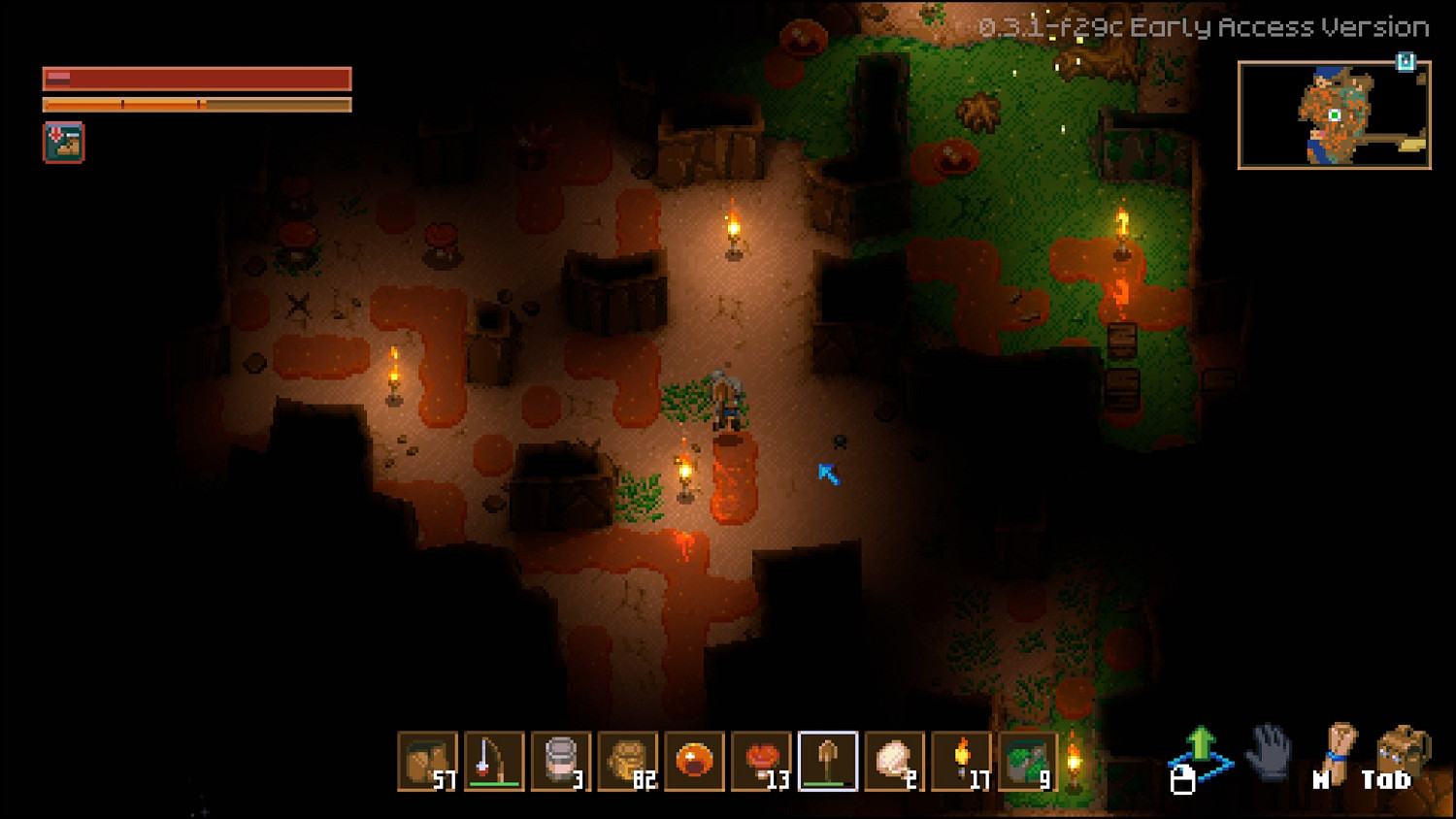Select the highlighted shovel hotbar slot
The image size is (1456, 819).
coord(828,762)
